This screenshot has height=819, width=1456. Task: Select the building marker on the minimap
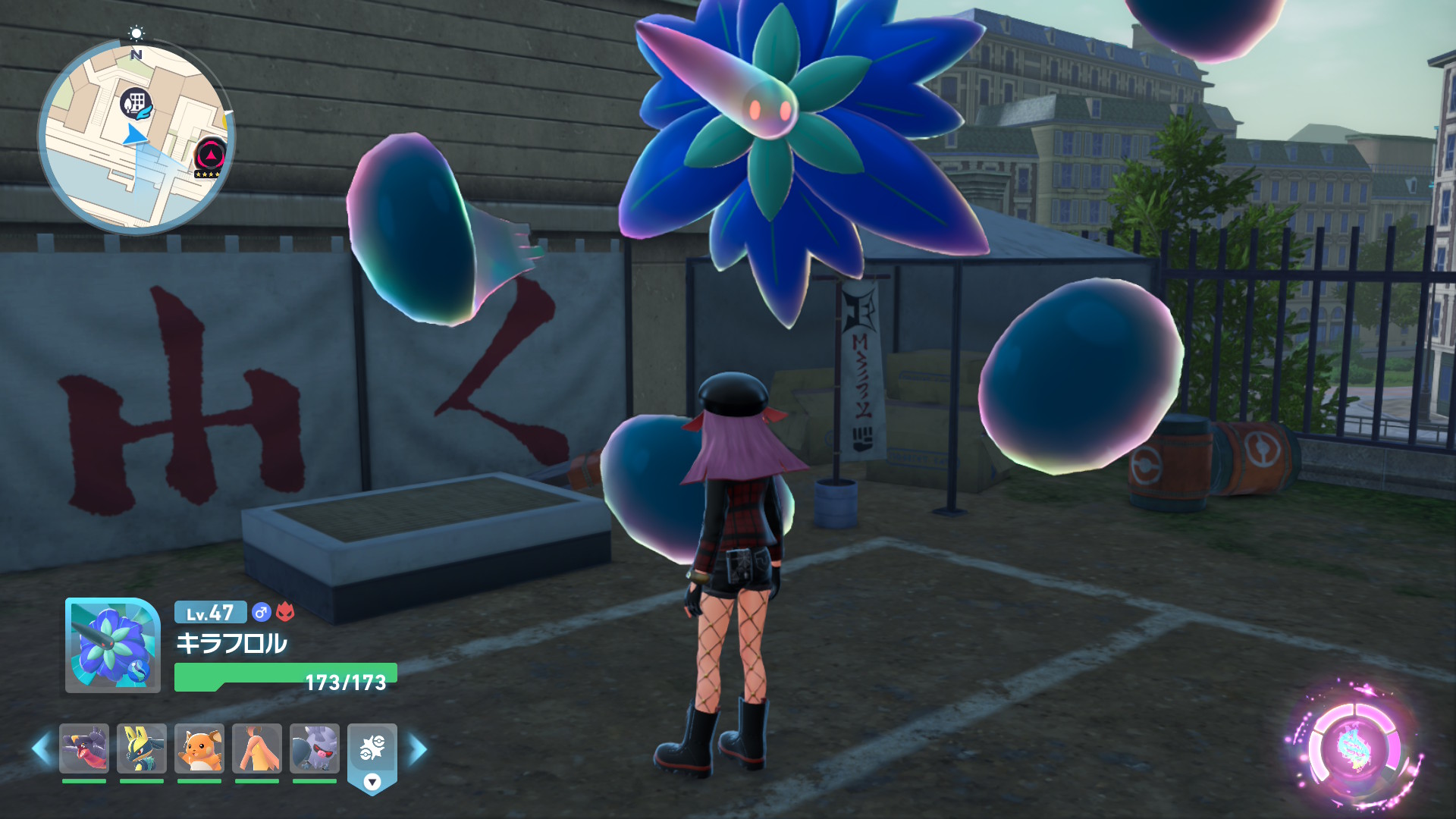pos(136,103)
